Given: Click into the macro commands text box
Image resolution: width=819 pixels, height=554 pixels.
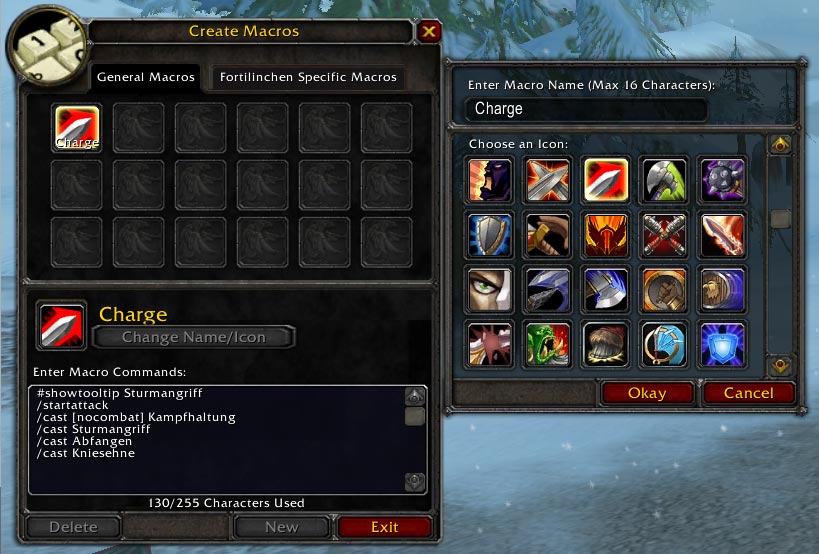Looking at the screenshot, I should point(215,440).
